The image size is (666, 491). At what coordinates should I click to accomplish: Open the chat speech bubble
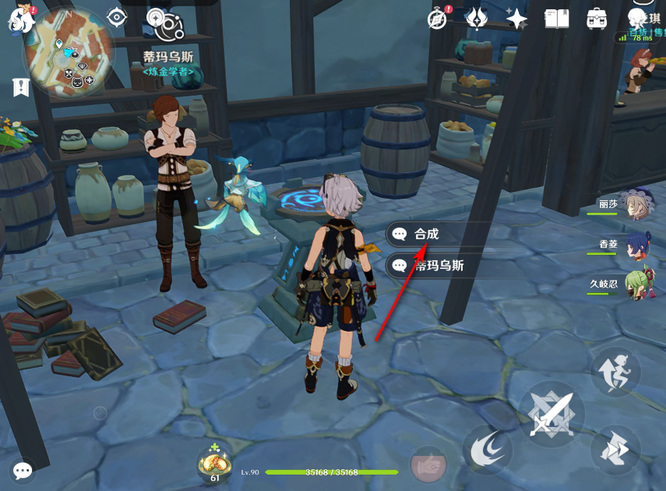[x=22, y=470]
